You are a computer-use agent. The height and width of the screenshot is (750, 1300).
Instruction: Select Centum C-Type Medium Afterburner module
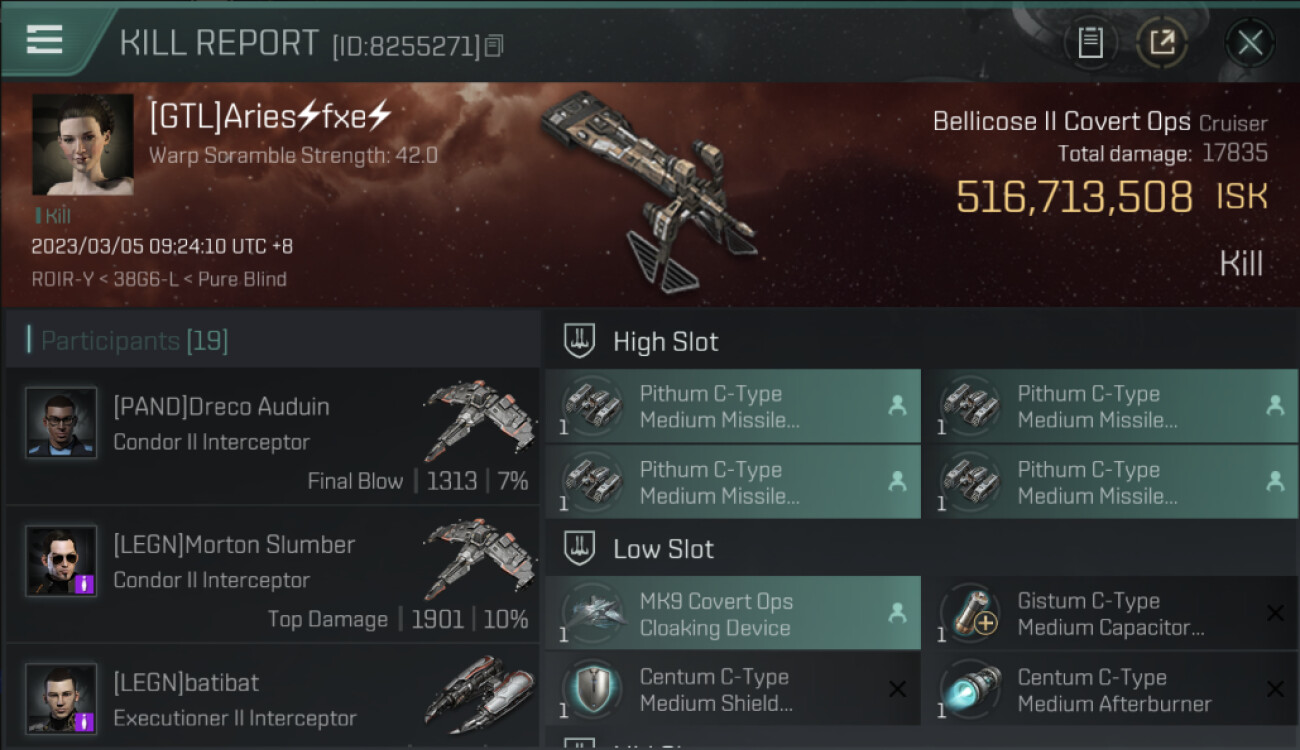pos(1110,690)
